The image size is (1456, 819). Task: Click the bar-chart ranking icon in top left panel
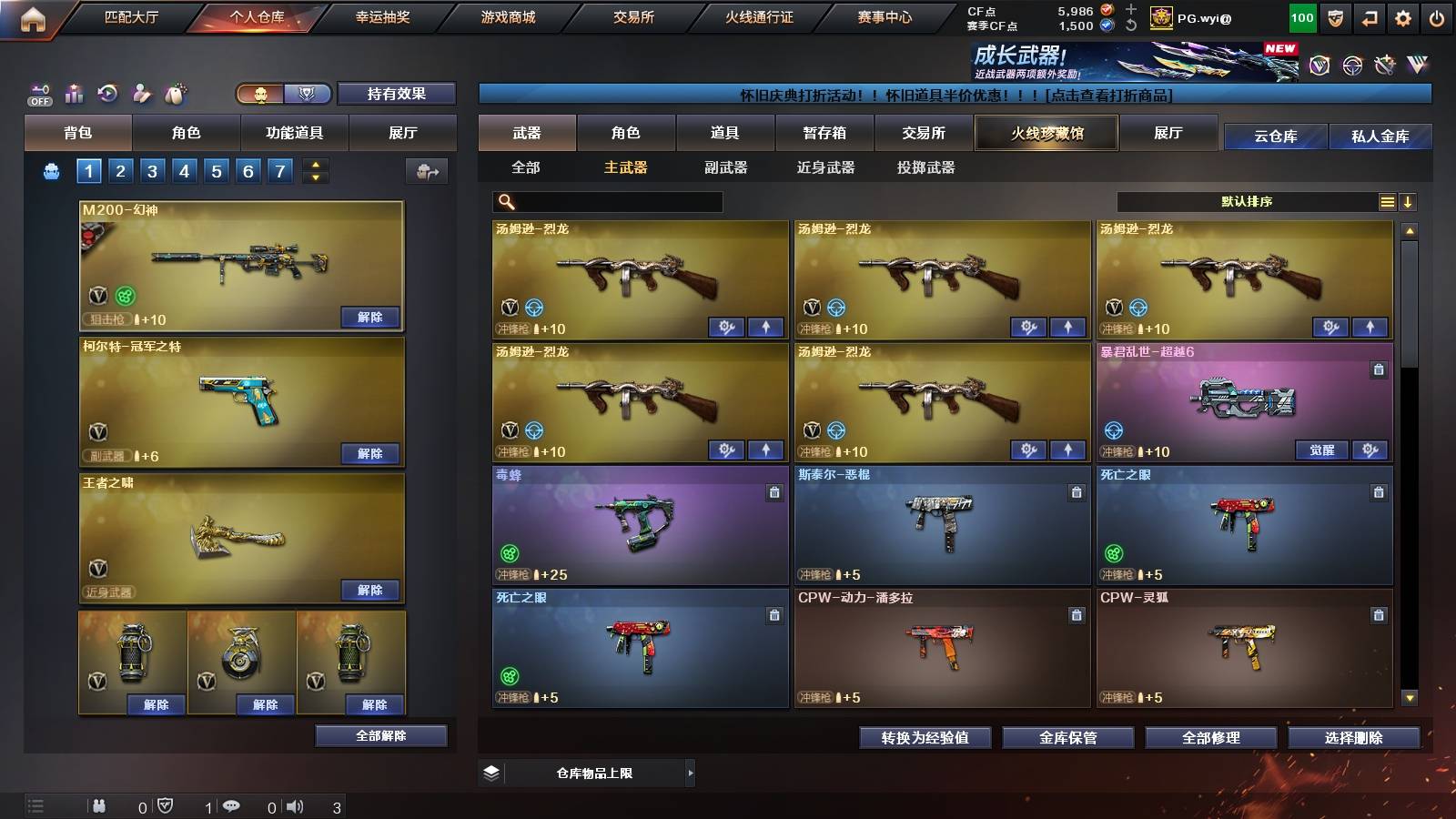(x=74, y=92)
